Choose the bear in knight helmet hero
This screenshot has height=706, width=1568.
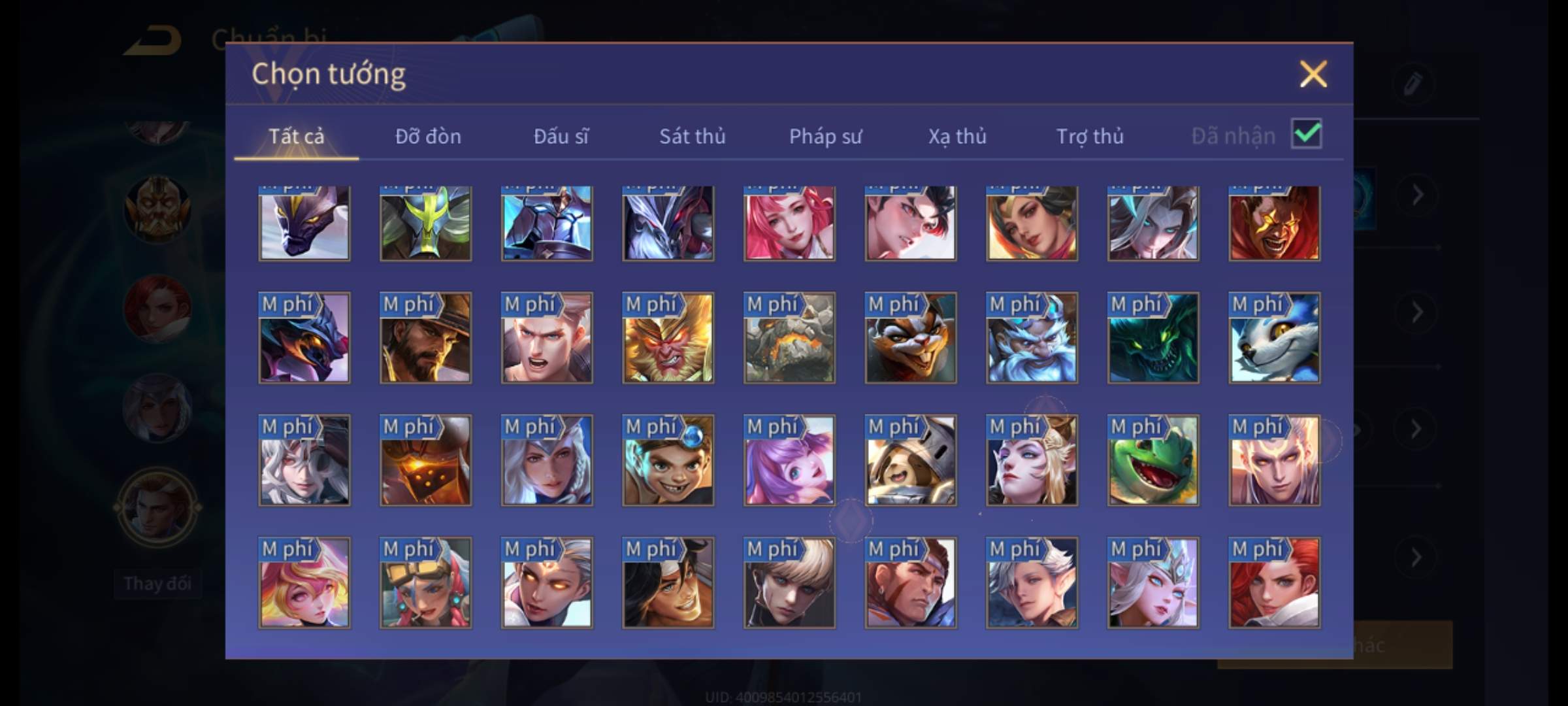click(x=911, y=460)
